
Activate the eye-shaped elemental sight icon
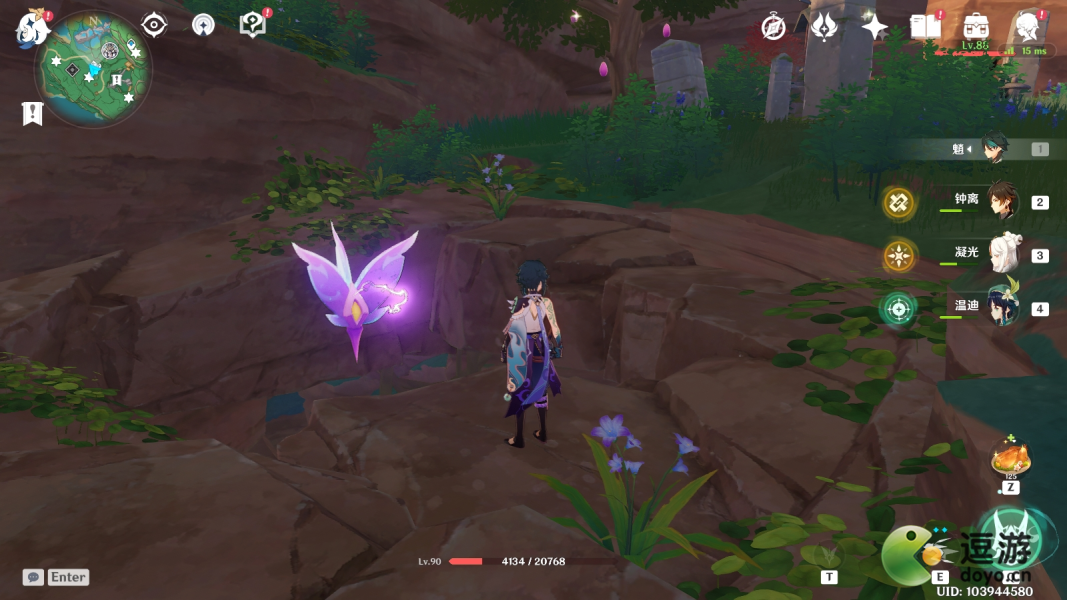point(154,25)
